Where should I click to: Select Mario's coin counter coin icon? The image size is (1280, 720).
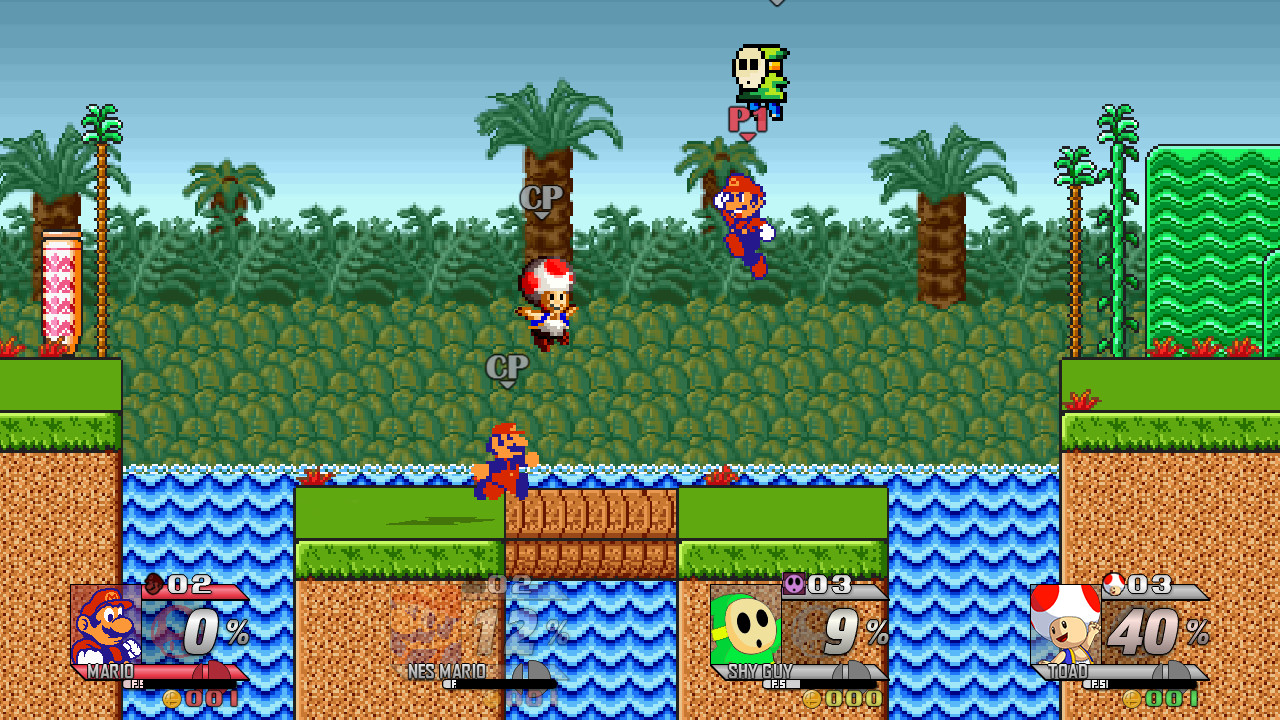pyautogui.click(x=172, y=701)
